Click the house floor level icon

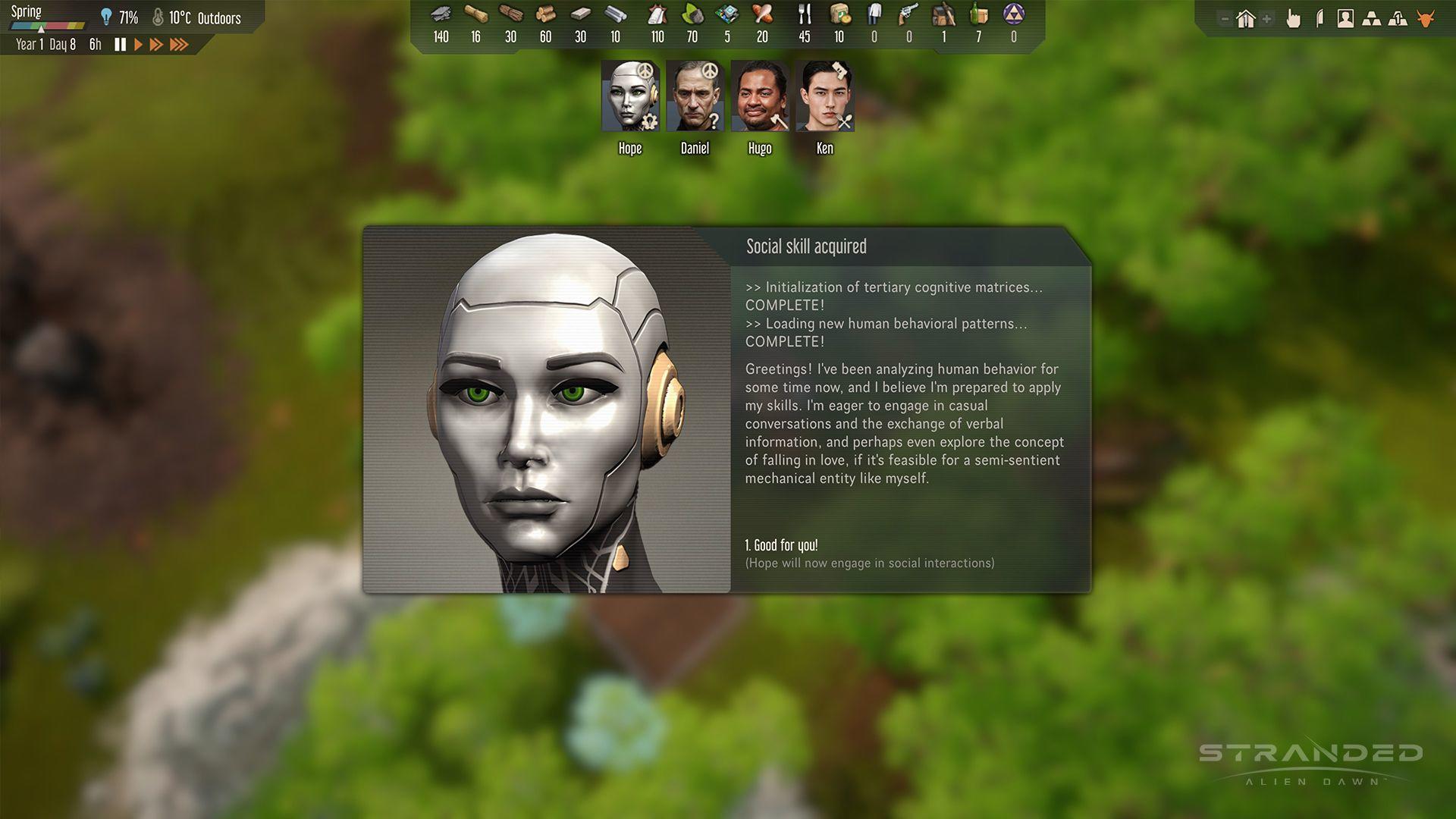pos(1245,19)
